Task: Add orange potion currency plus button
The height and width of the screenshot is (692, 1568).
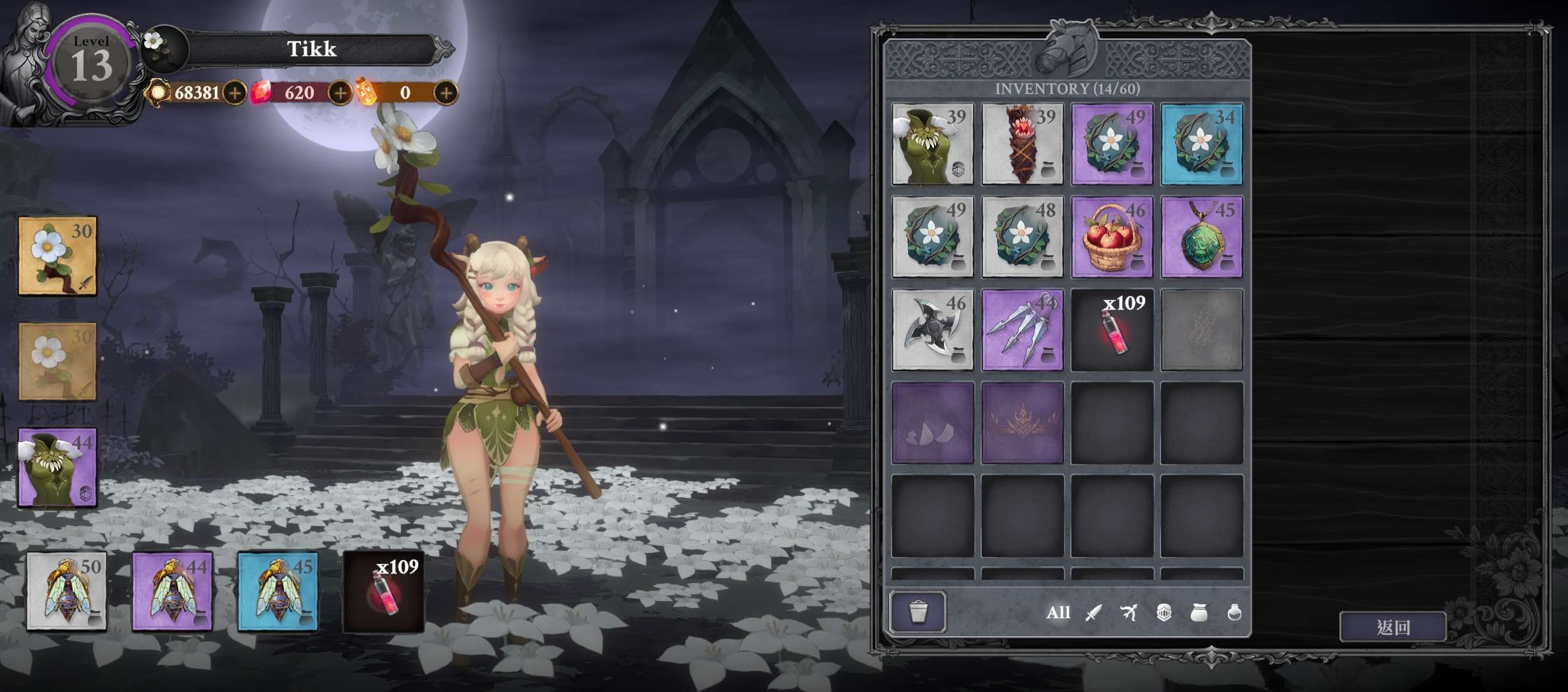Action: click(x=446, y=93)
